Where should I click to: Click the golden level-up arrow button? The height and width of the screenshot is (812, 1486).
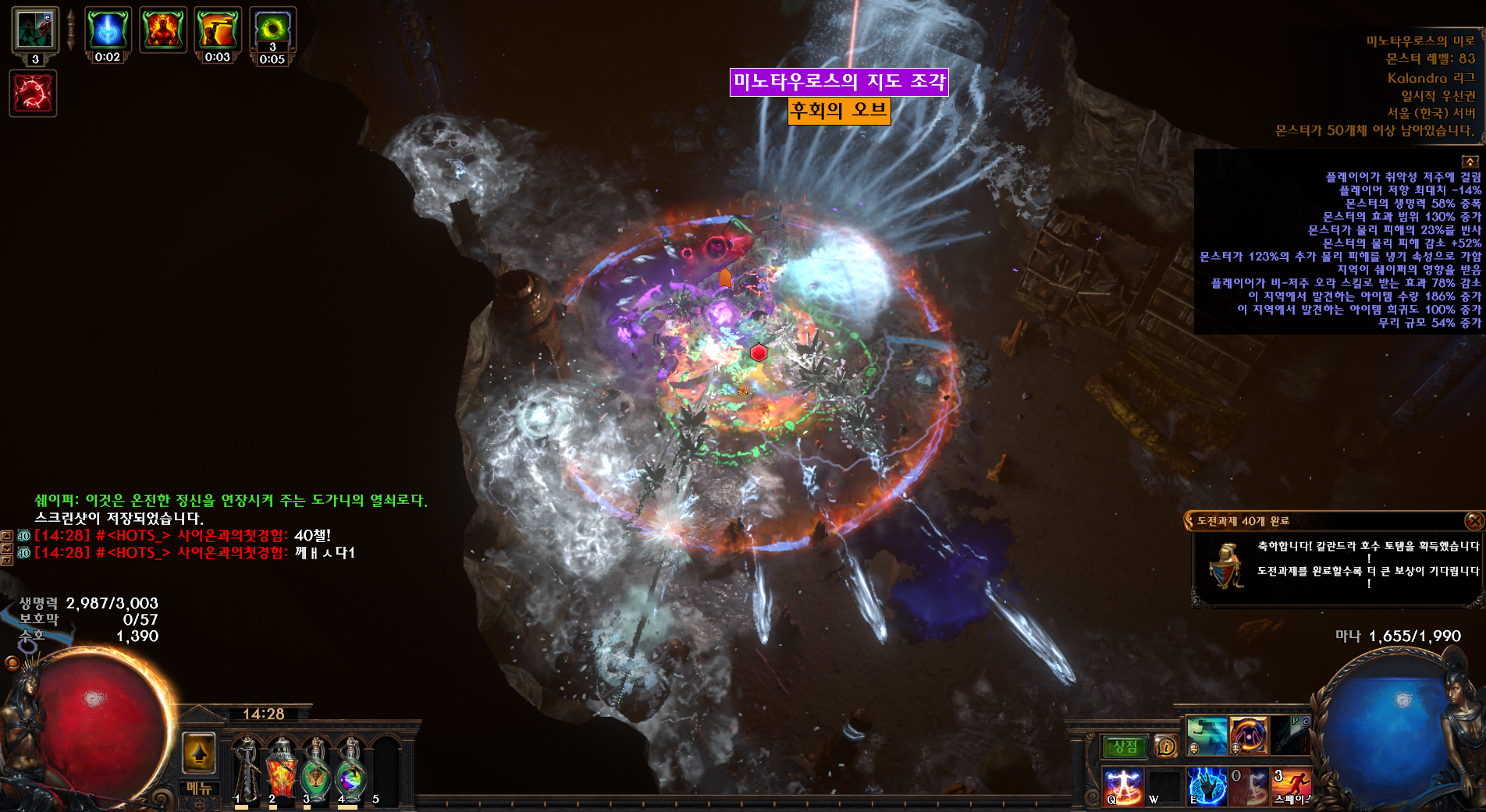pos(199,753)
